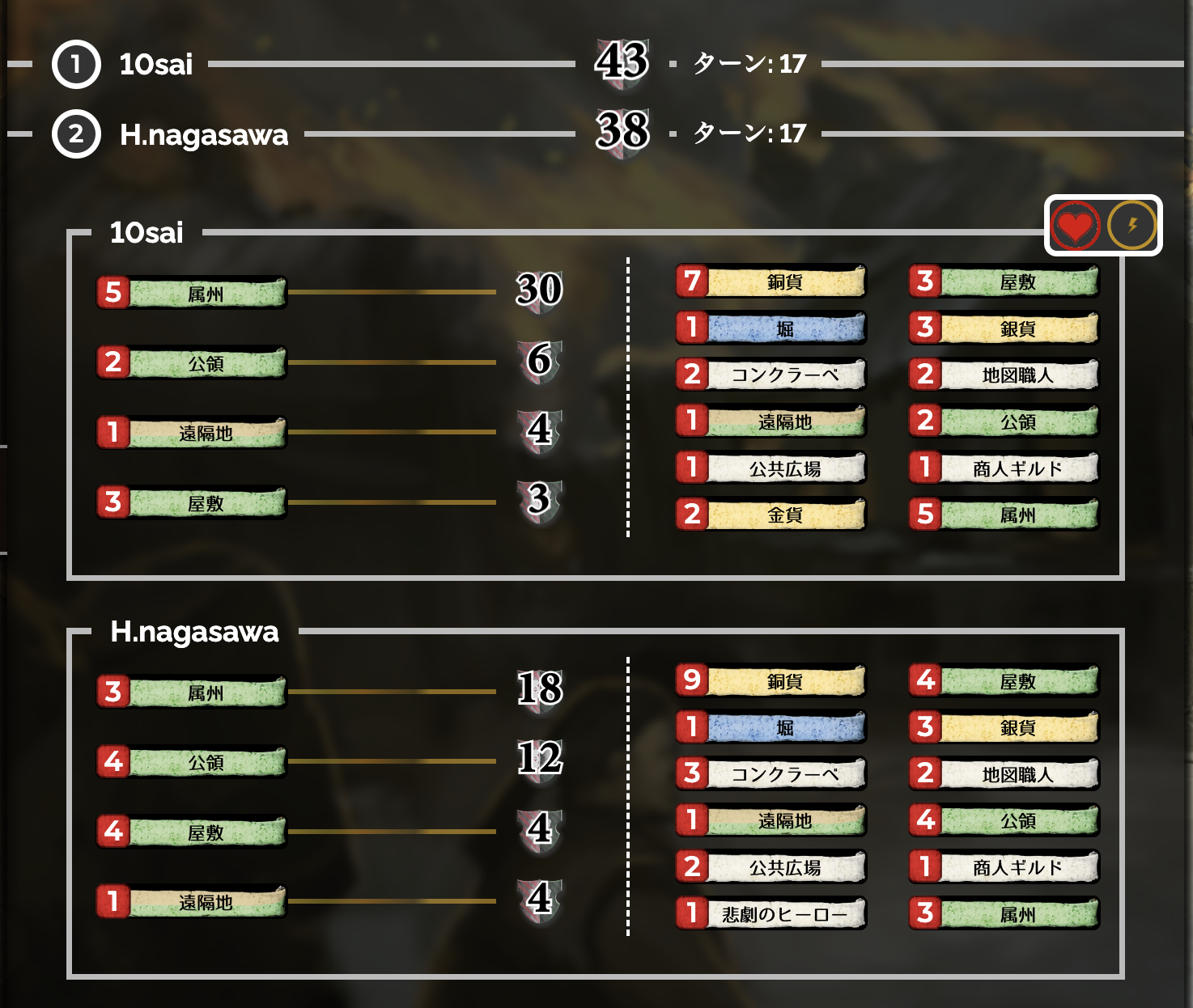Select the H.nagasawa name in the ranking list
This screenshot has width=1193, height=1008.
204,136
